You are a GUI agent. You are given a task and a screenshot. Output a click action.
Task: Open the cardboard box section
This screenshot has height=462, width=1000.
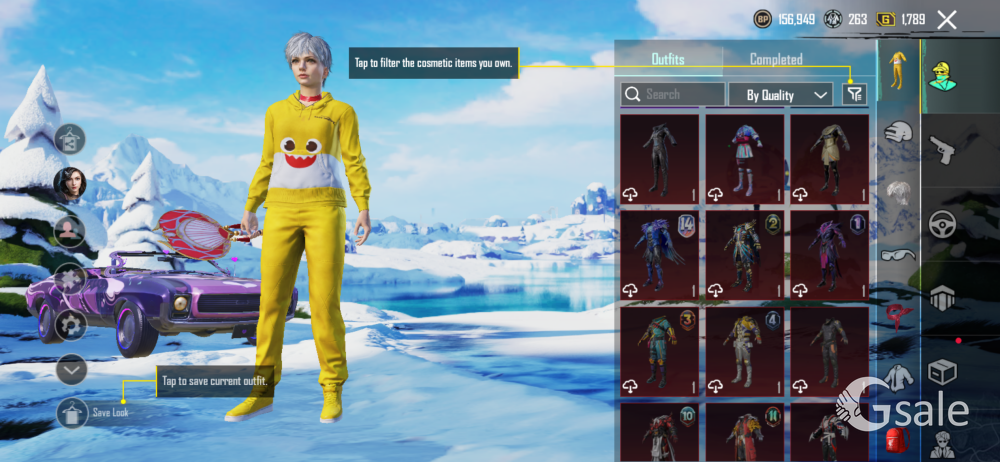tap(941, 372)
